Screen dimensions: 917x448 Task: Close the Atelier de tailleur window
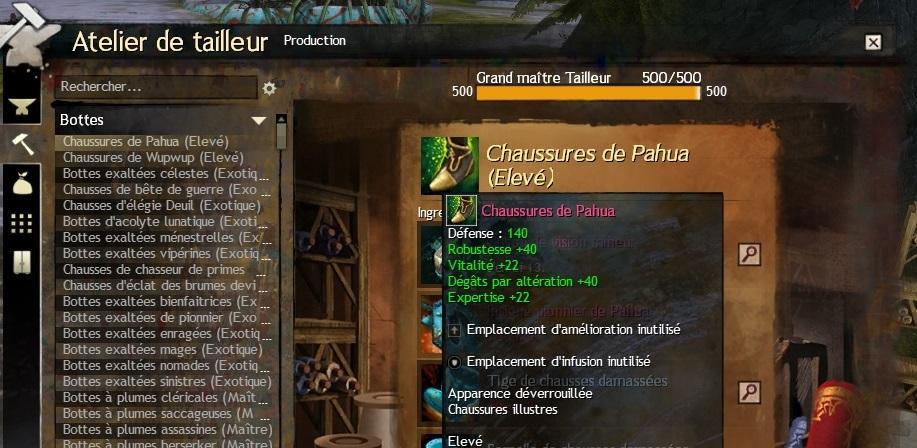point(873,42)
